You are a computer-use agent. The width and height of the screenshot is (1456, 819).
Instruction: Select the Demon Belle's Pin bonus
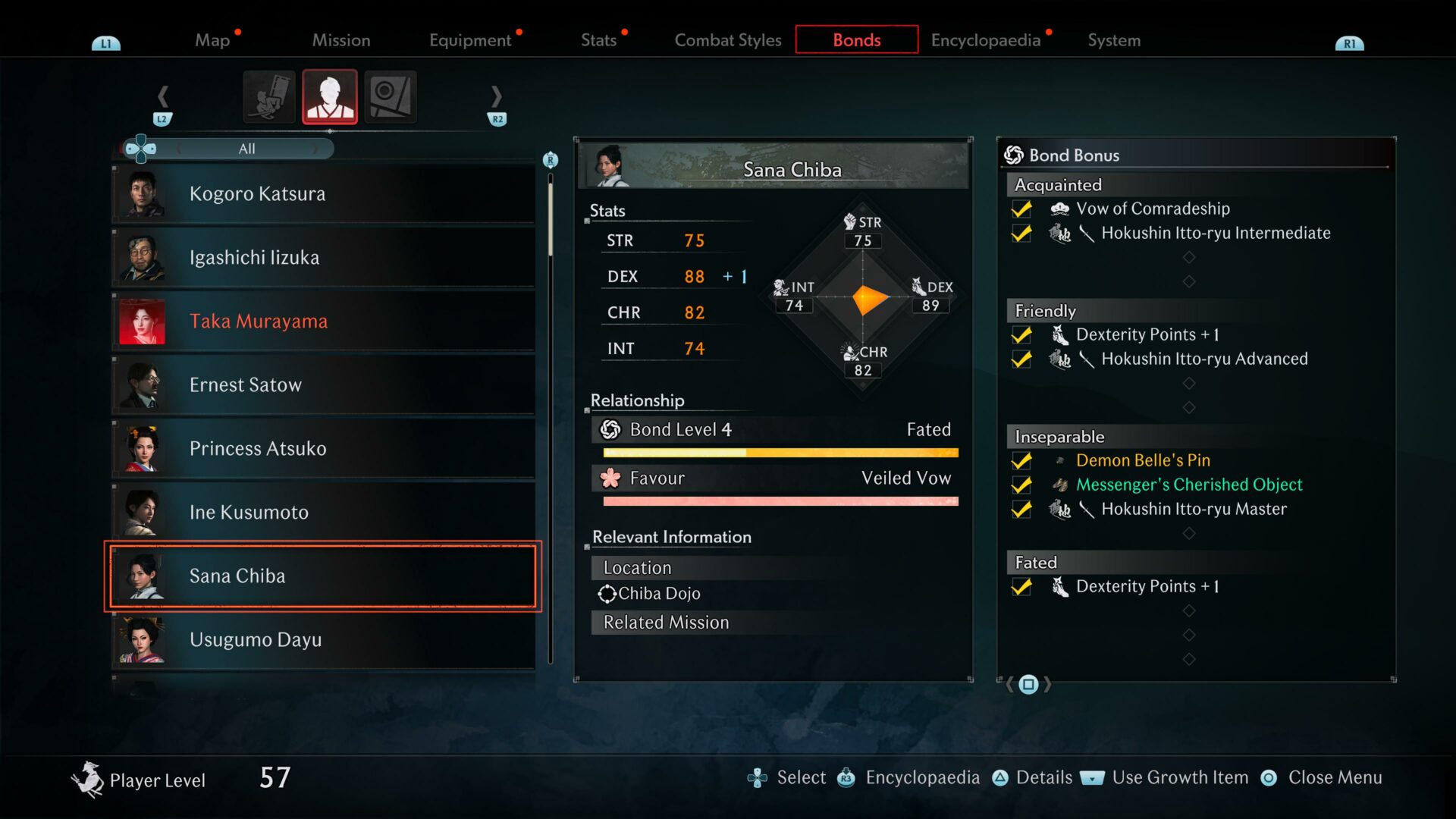click(x=1142, y=460)
